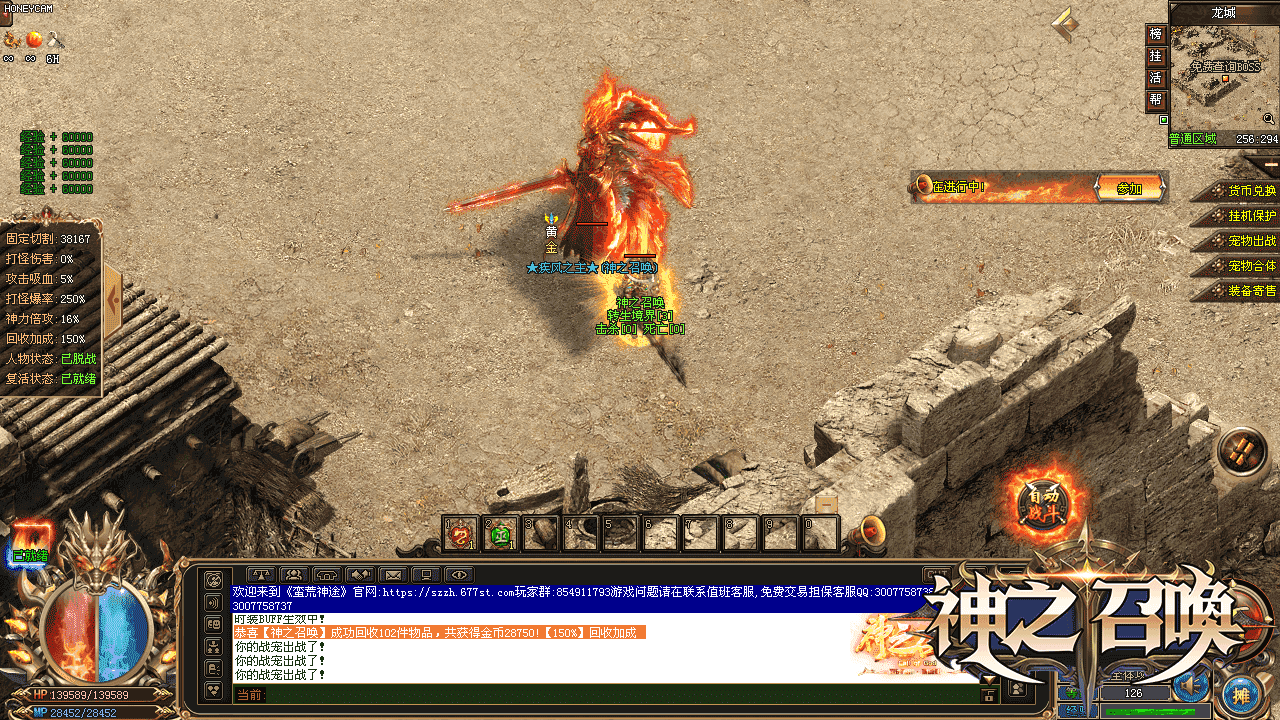Viewport: 1280px width, 720px height.
Task: Click the envelope mail icon above chat
Action: [x=393, y=575]
